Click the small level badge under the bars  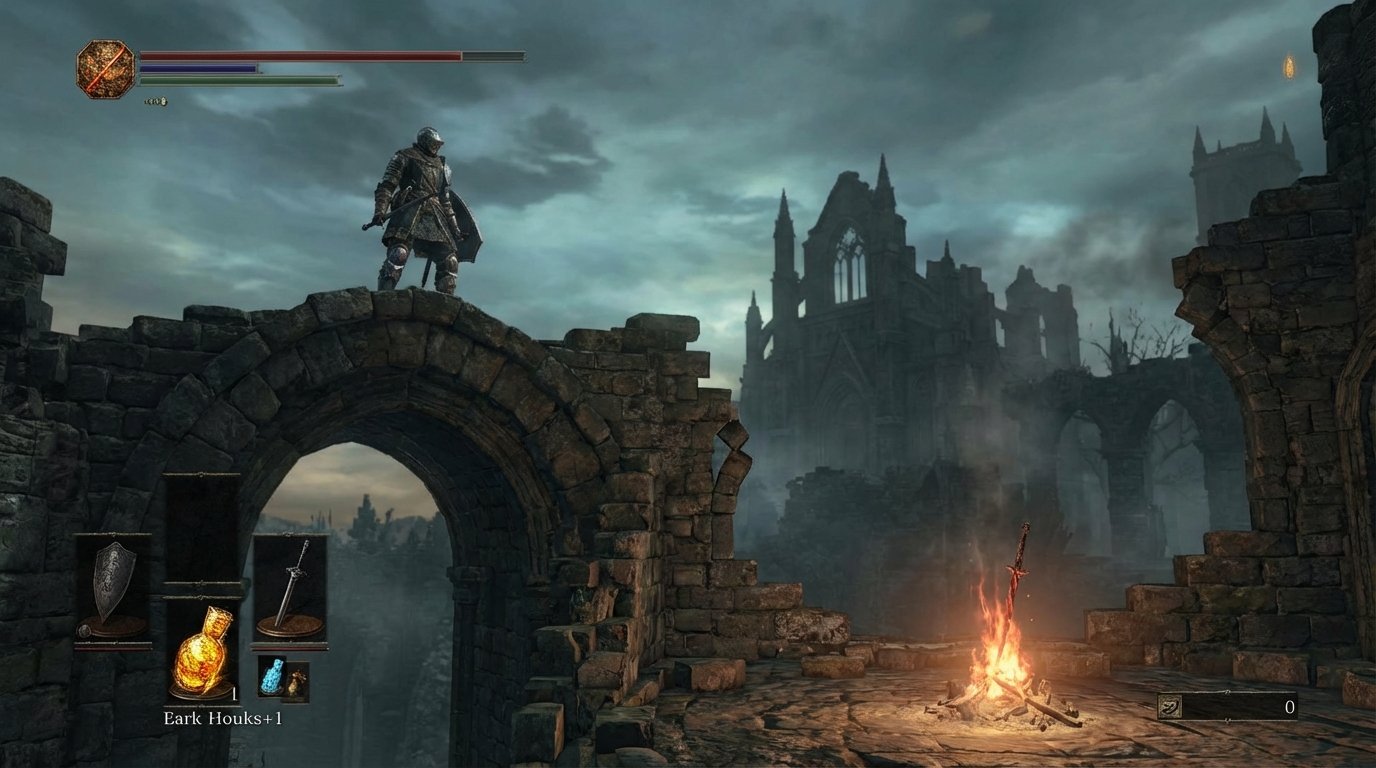pyautogui.click(x=157, y=100)
